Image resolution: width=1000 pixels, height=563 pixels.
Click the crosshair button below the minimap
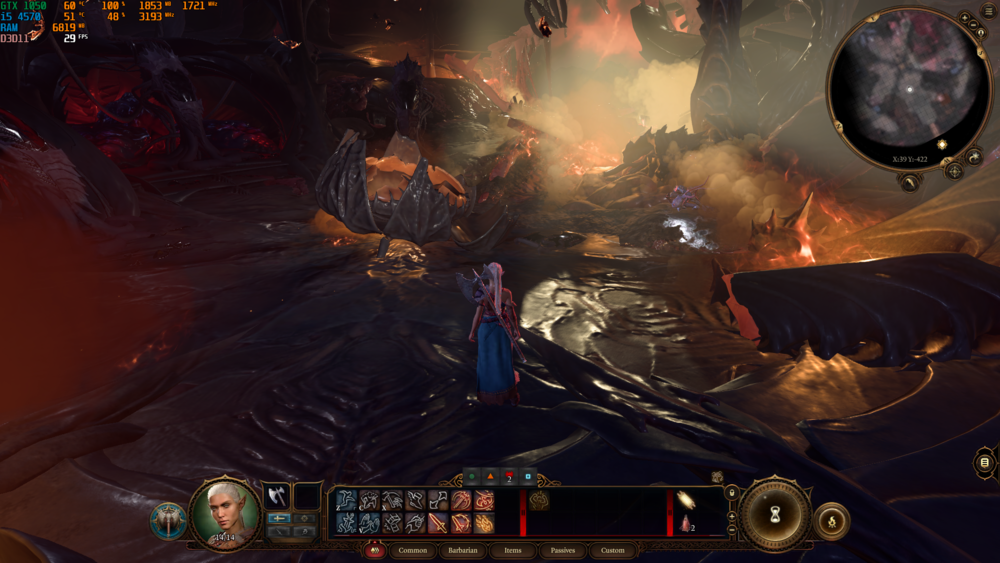955,171
